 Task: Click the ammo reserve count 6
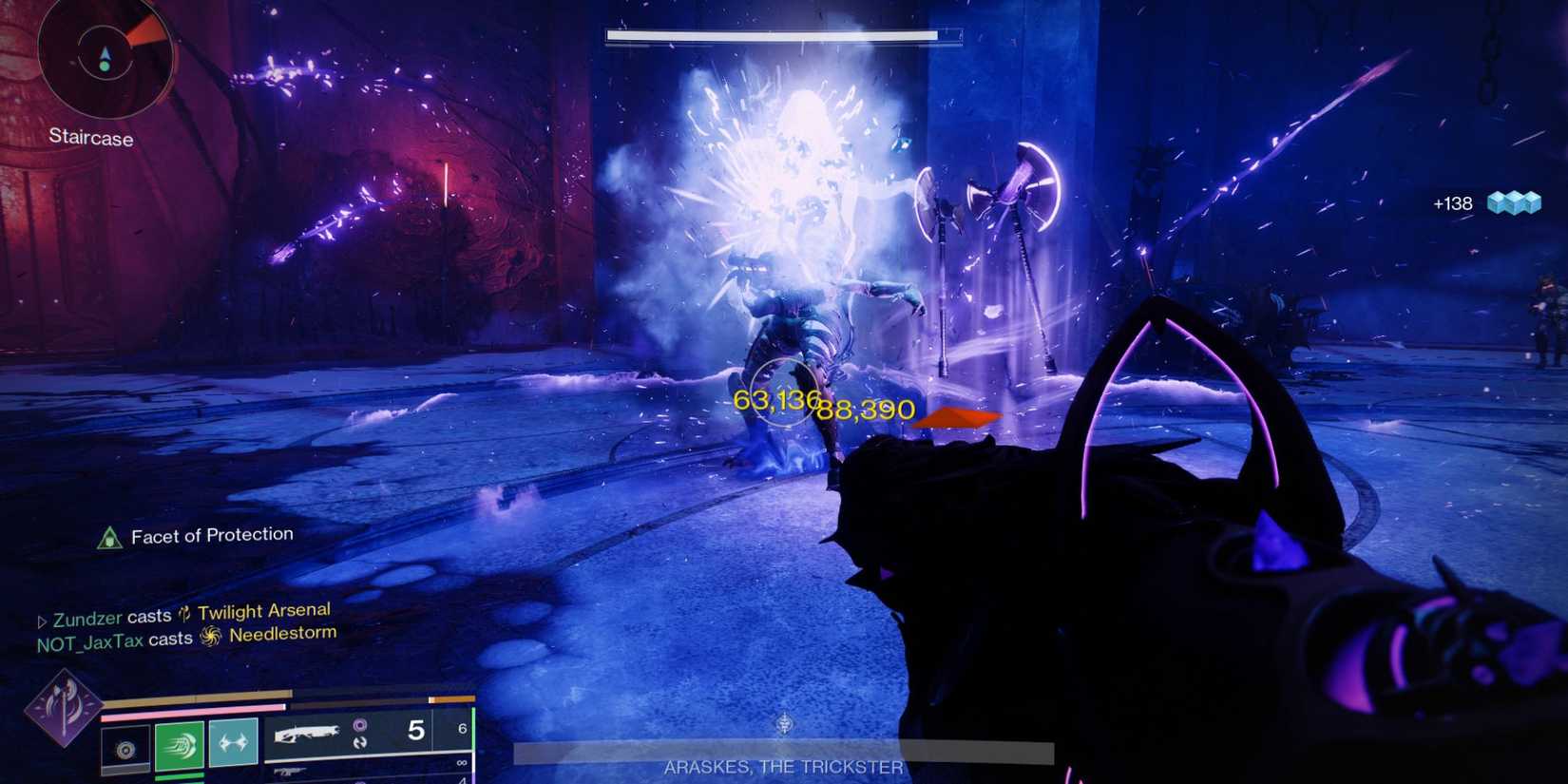[463, 728]
